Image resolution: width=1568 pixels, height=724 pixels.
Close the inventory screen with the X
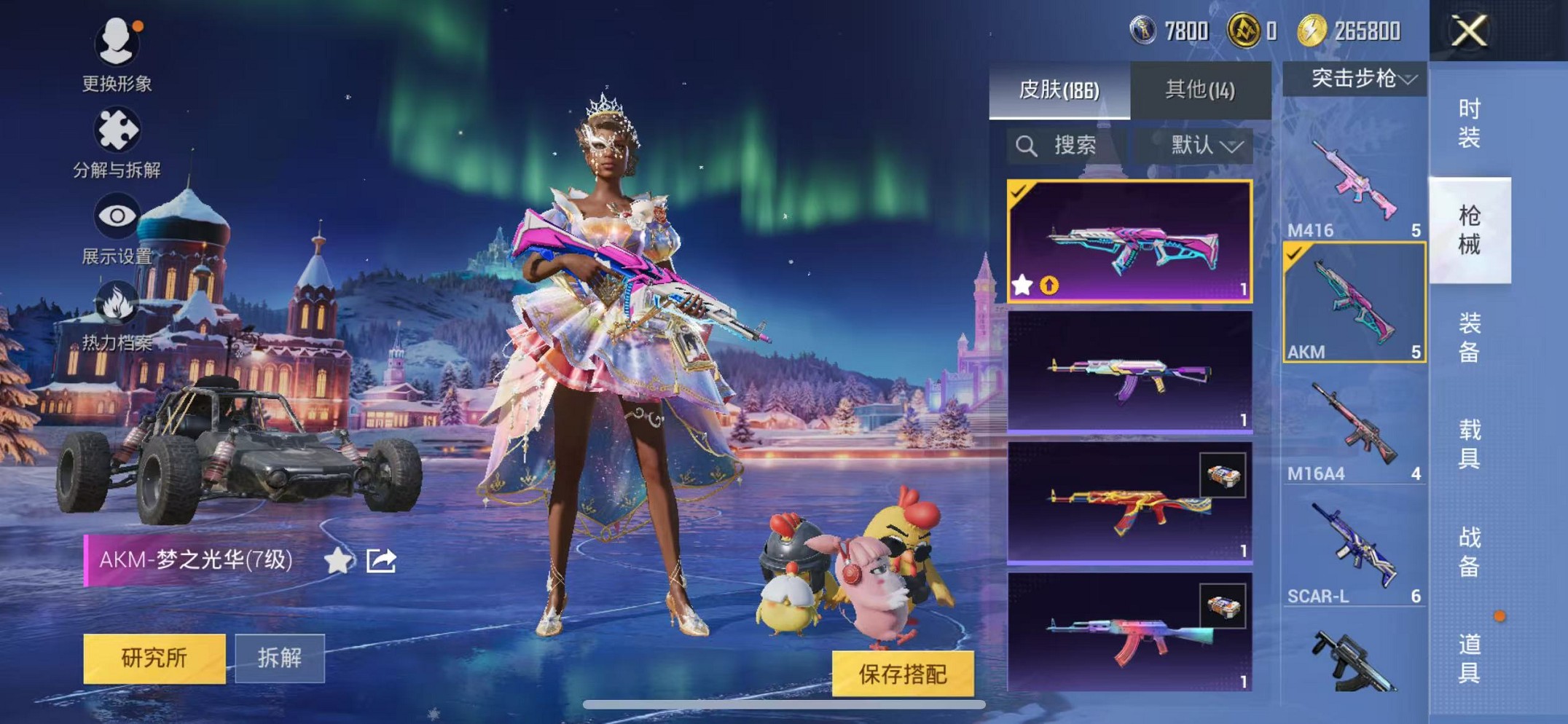1468,31
